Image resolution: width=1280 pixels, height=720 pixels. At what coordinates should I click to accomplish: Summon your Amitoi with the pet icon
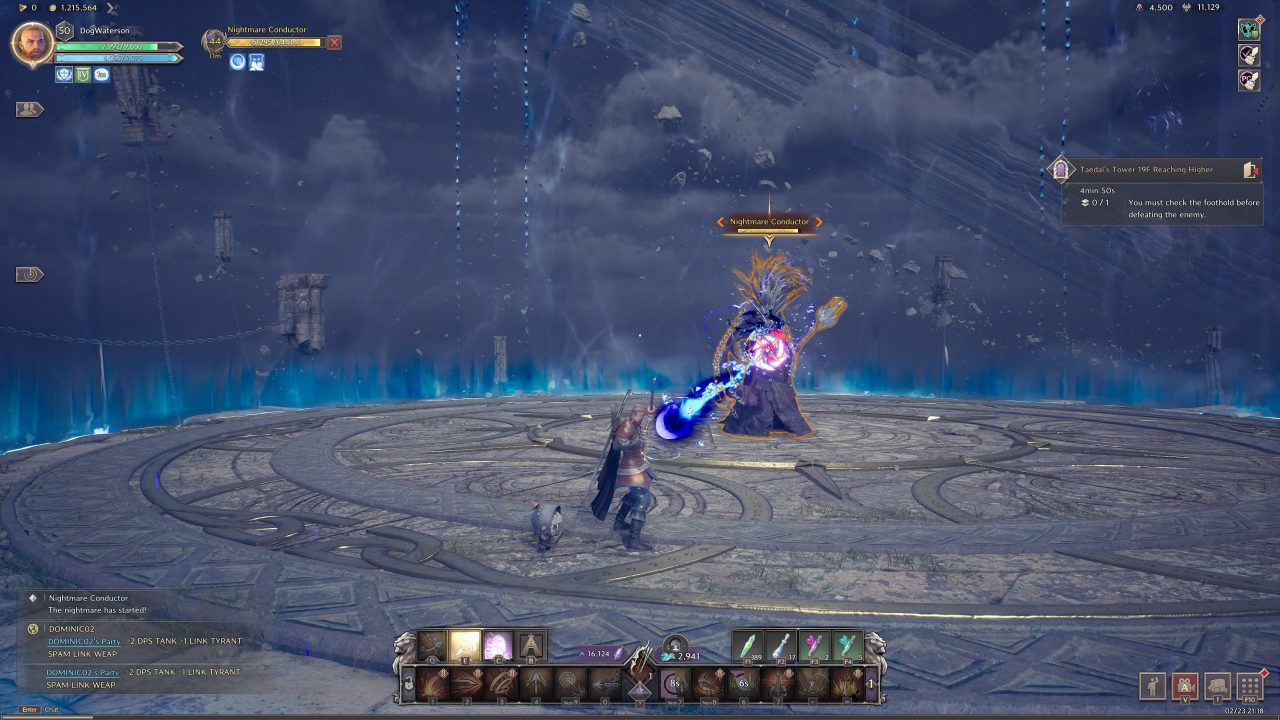1217,685
